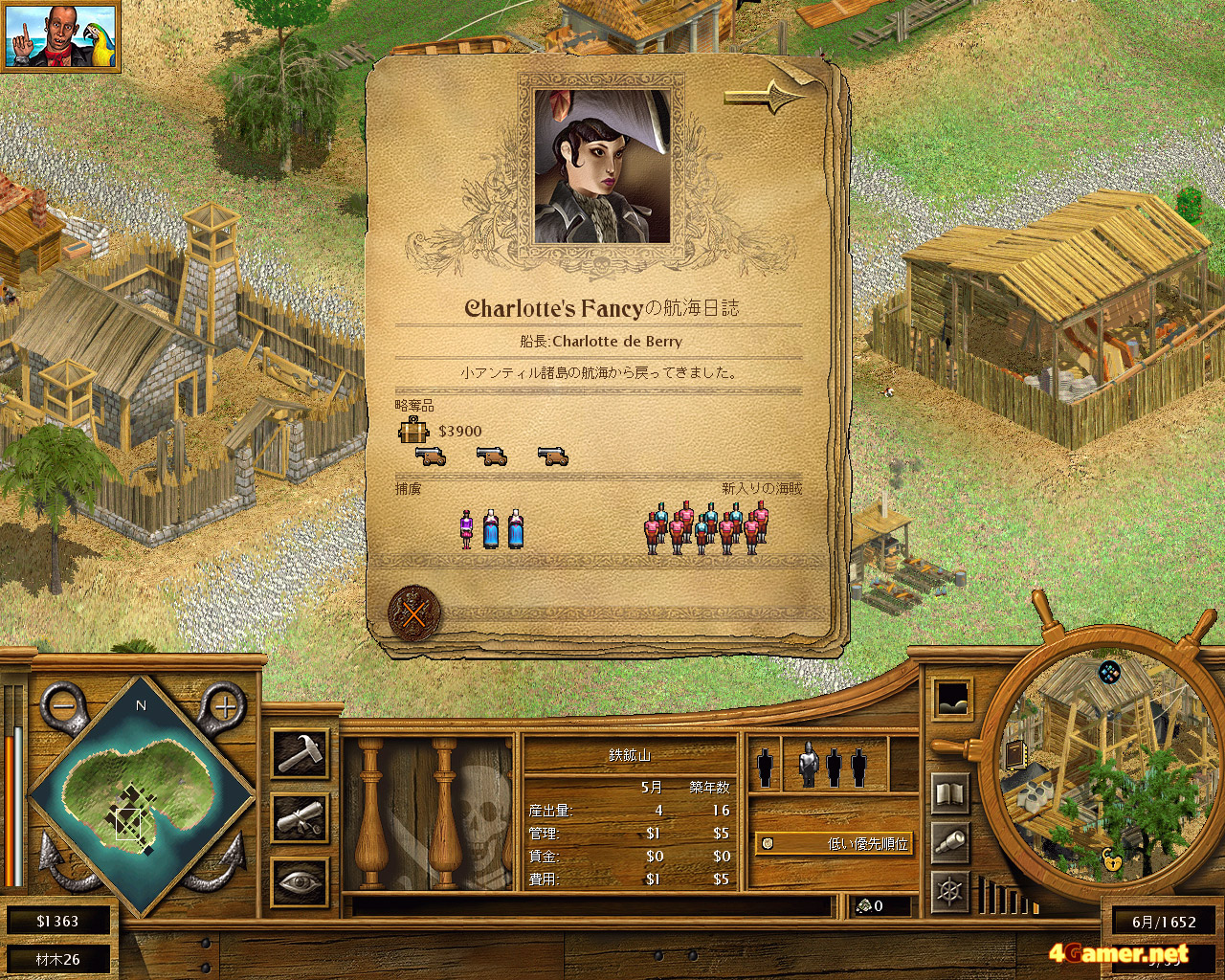Open the ship's wheel options button

pos(950,892)
